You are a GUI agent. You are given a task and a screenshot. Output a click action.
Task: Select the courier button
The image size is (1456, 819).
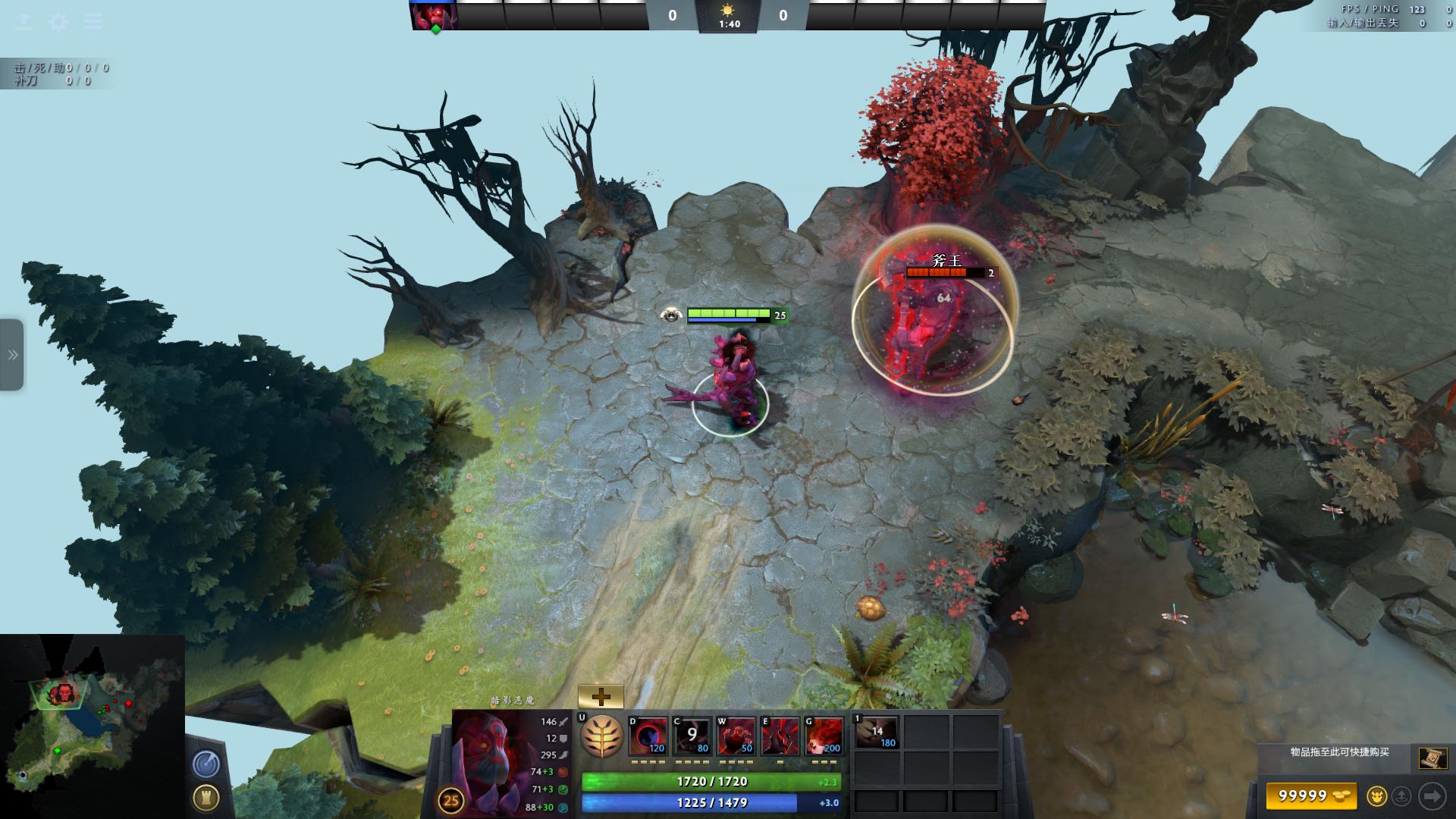pos(1376,796)
